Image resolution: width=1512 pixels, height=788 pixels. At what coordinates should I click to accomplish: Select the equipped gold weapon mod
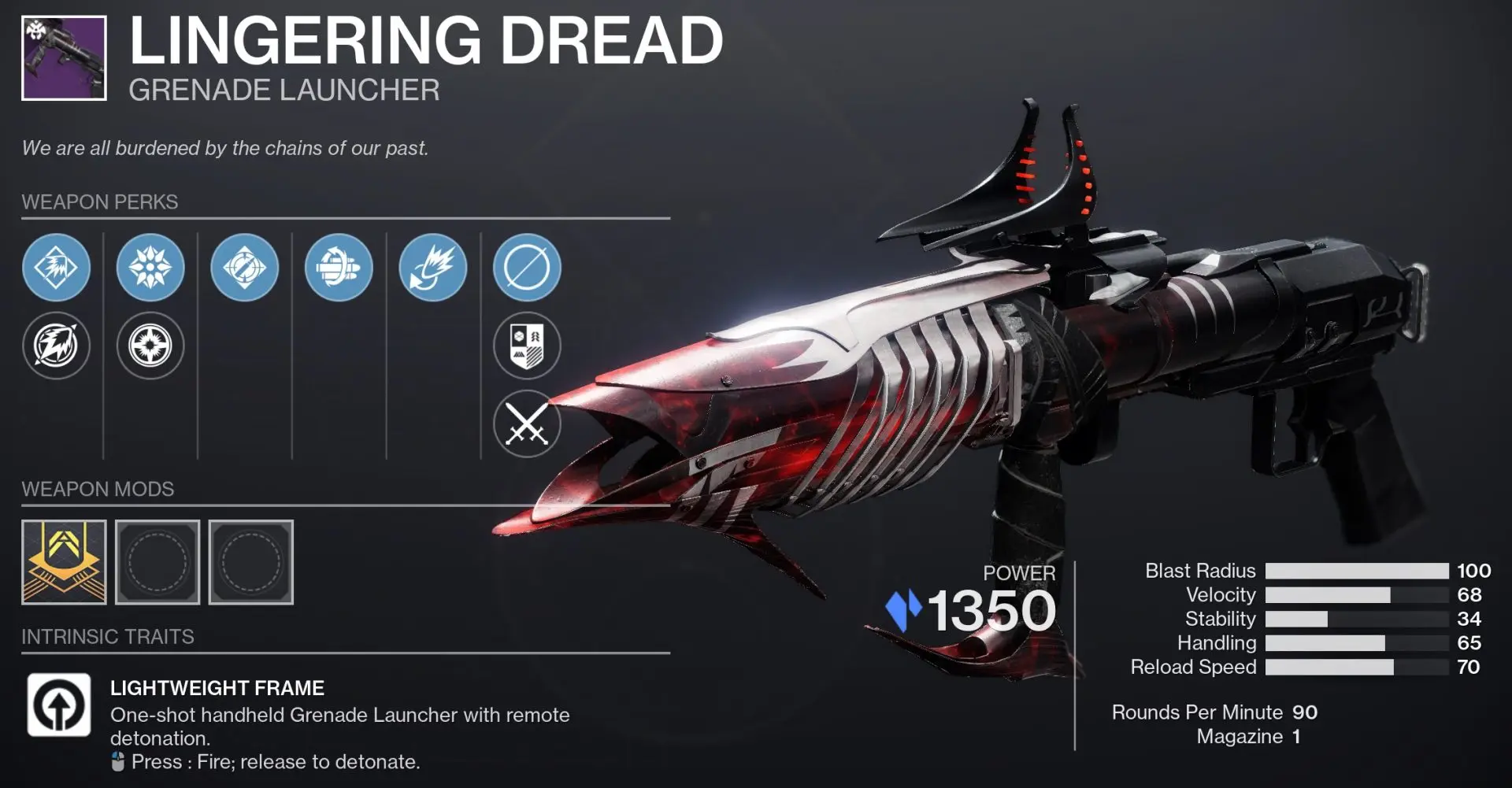tap(64, 561)
